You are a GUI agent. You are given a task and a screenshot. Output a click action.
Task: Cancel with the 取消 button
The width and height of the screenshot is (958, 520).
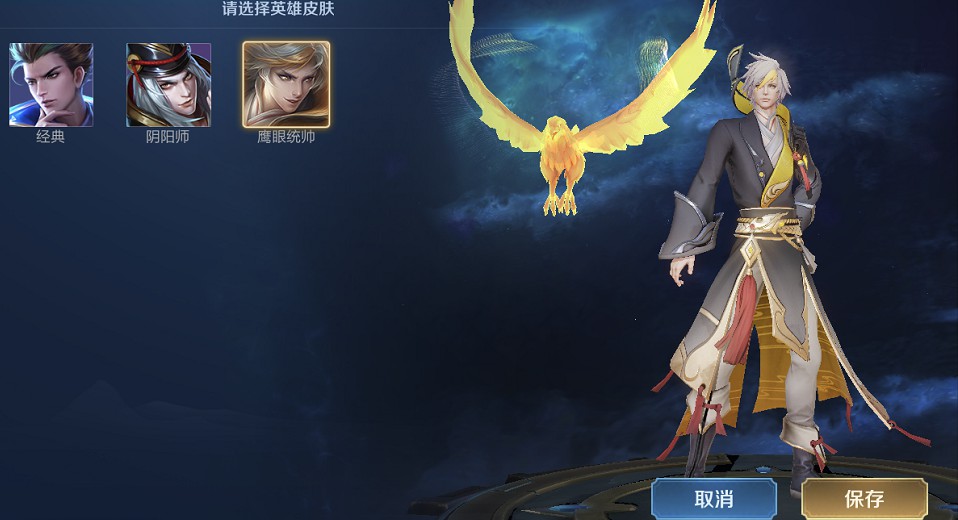tap(714, 499)
